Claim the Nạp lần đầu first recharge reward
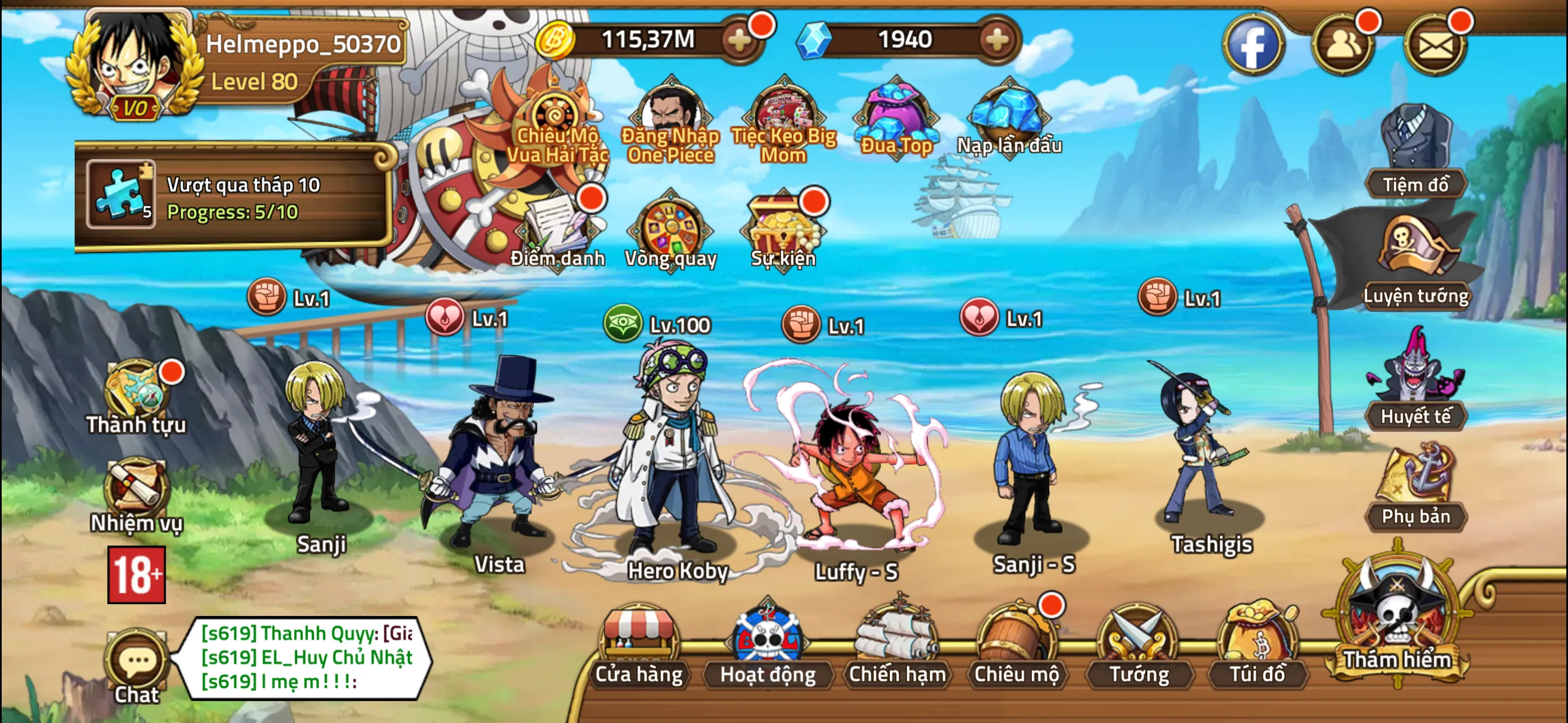 [x=1007, y=115]
